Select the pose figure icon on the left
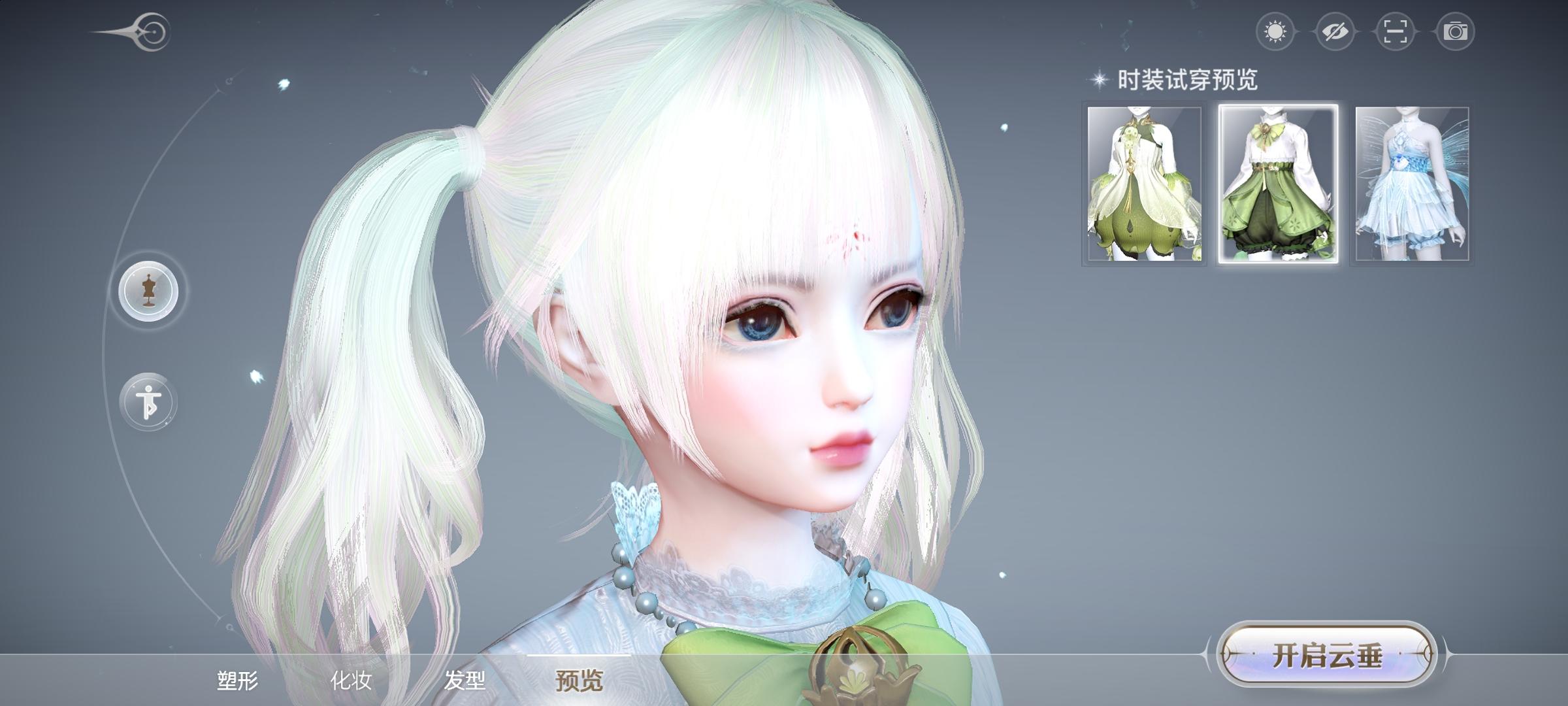The height and width of the screenshot is (706, 1568). [148, 401]
